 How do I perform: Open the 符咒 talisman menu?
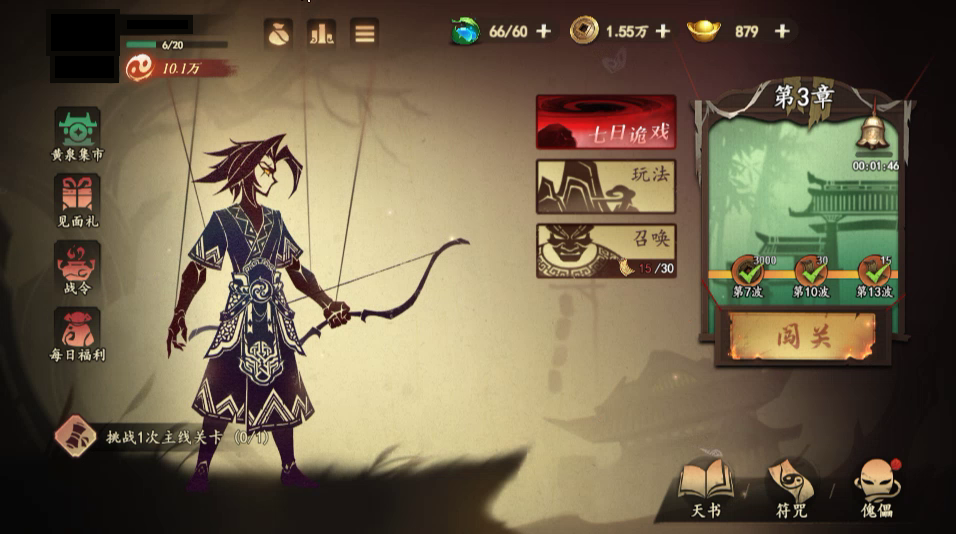791,488
